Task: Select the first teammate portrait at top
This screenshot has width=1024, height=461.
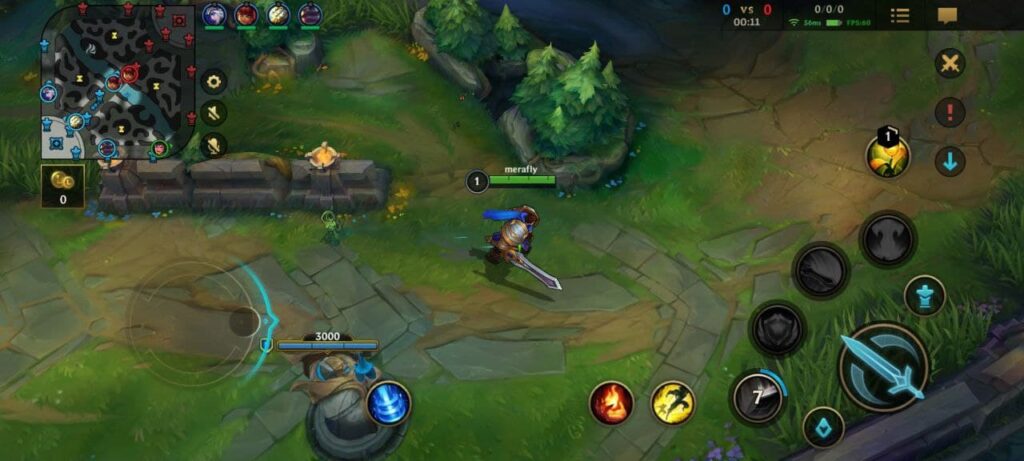Action: coord(215,15)
